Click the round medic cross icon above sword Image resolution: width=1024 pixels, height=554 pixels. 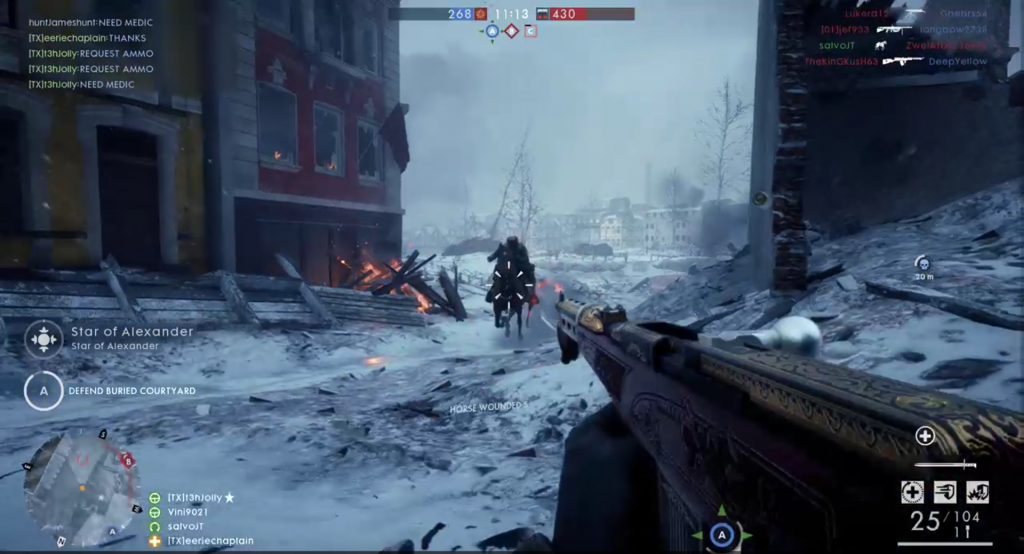925,436
